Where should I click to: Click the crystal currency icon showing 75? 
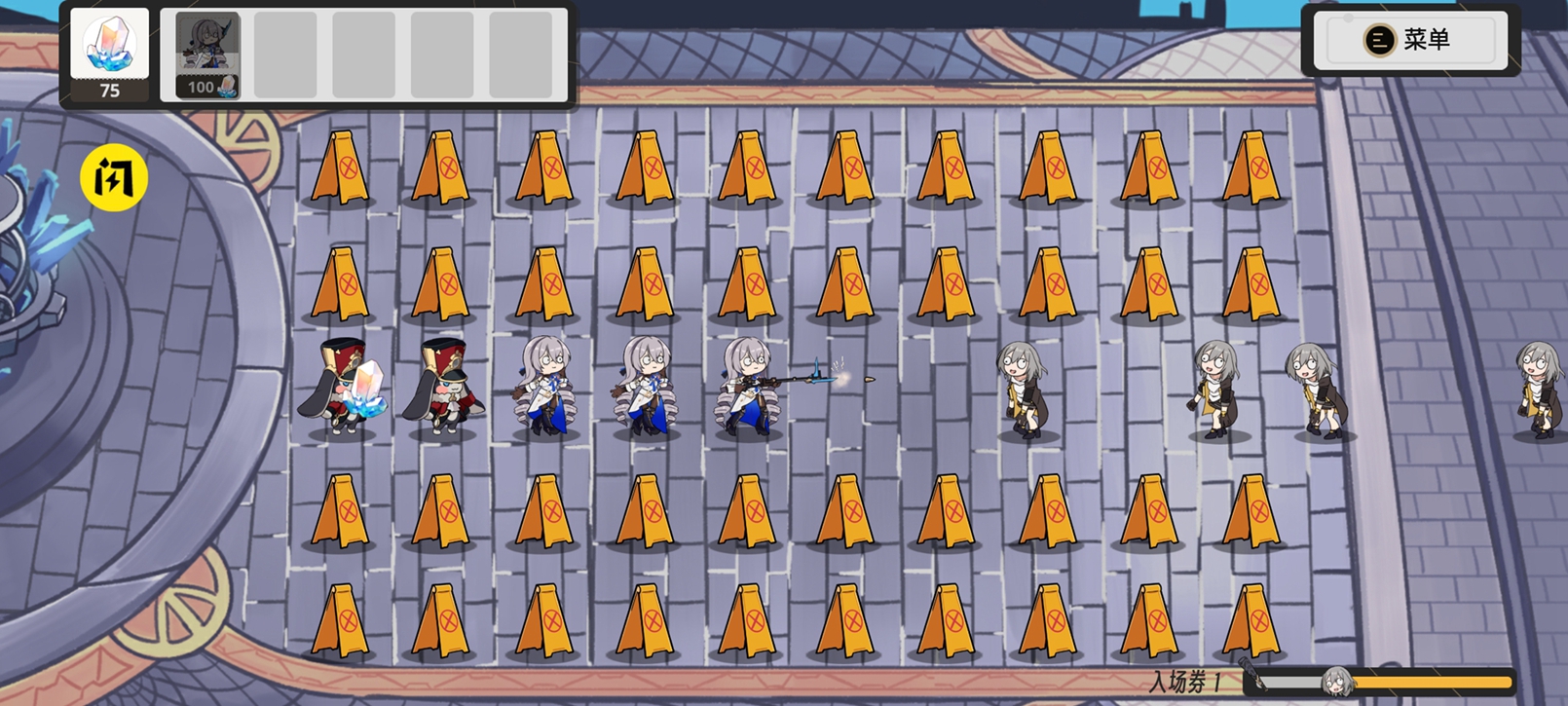coord(110,44)
